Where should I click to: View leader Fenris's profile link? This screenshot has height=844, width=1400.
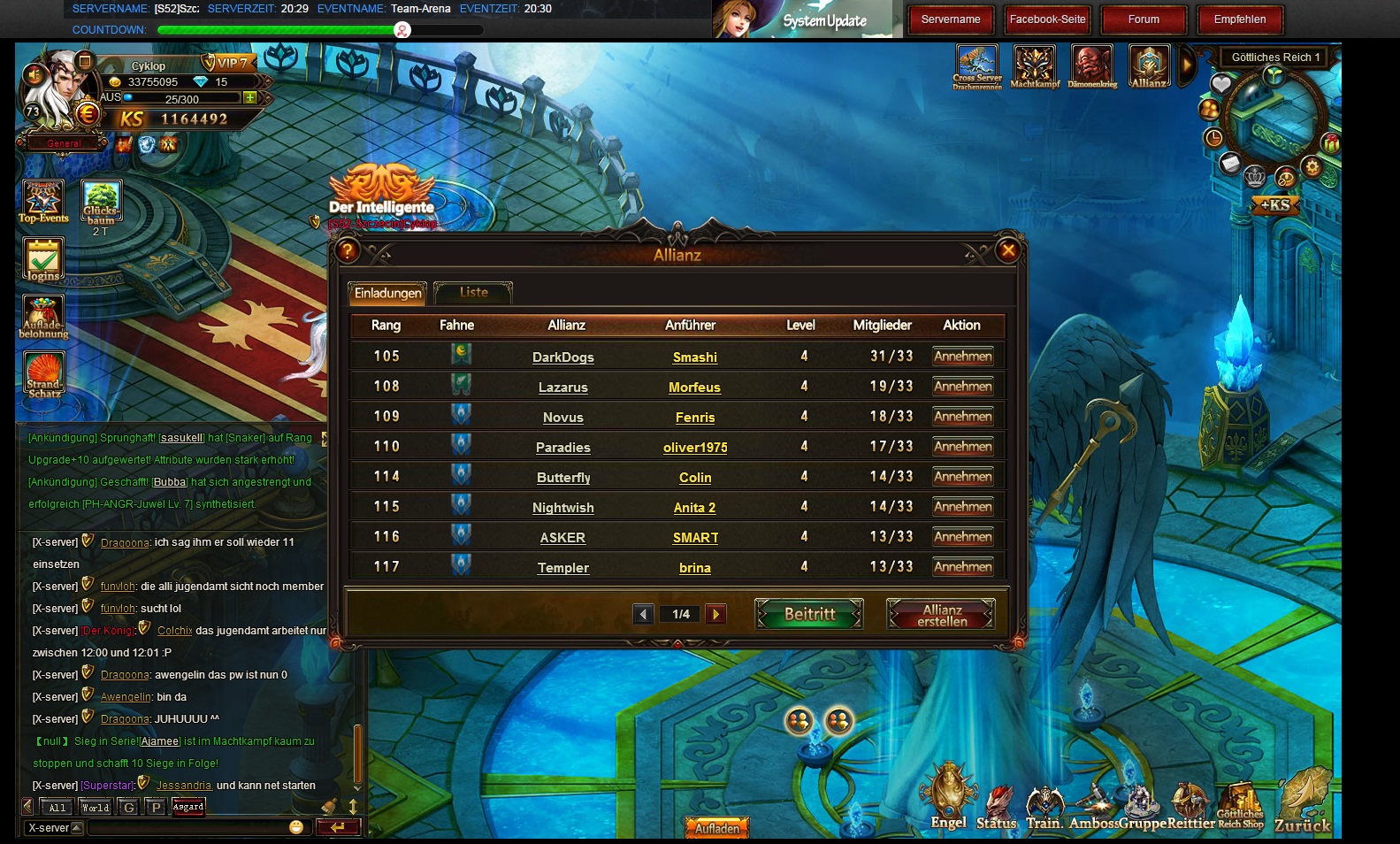694,418
